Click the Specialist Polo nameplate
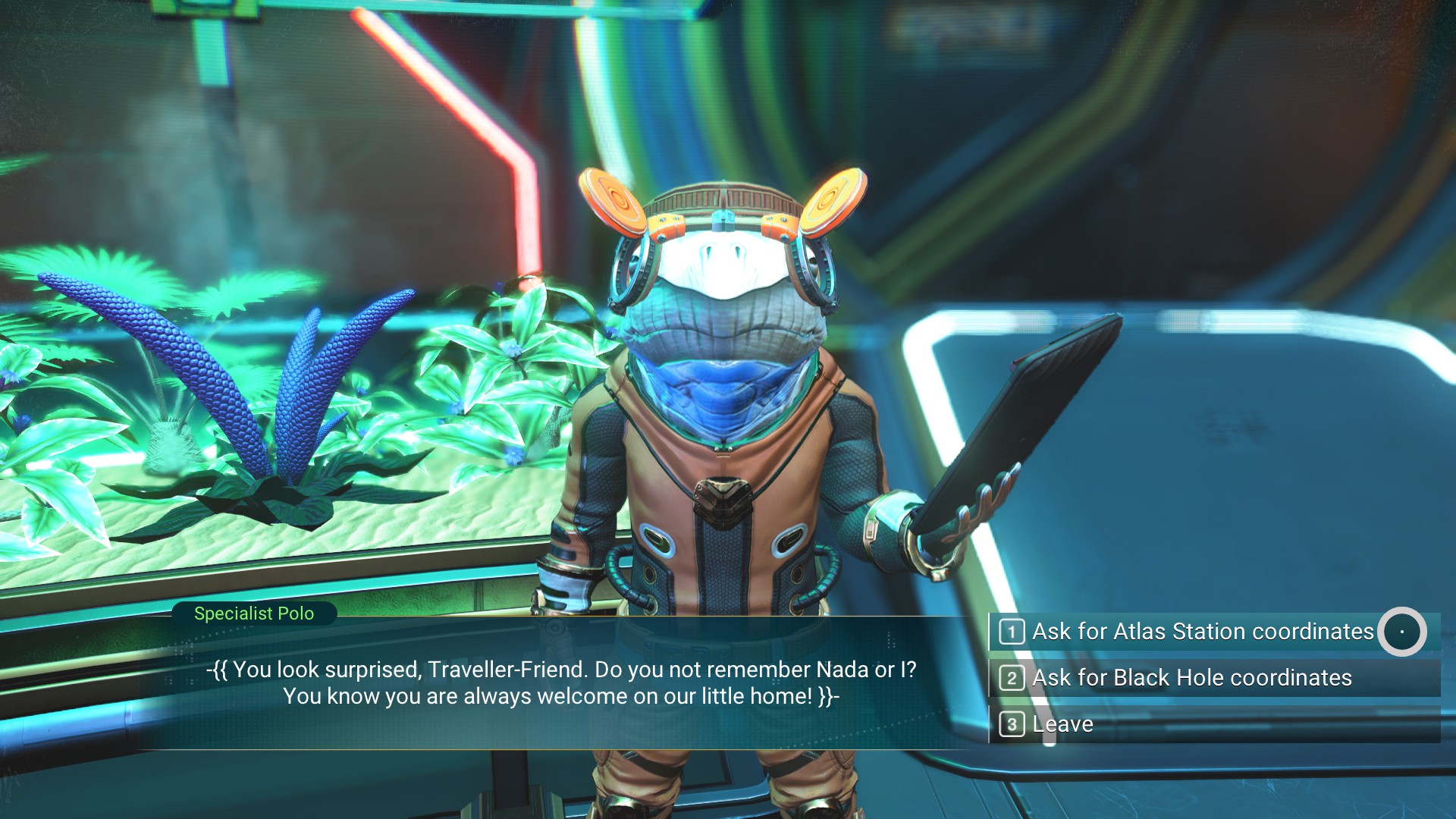 (x=256, y=613)
